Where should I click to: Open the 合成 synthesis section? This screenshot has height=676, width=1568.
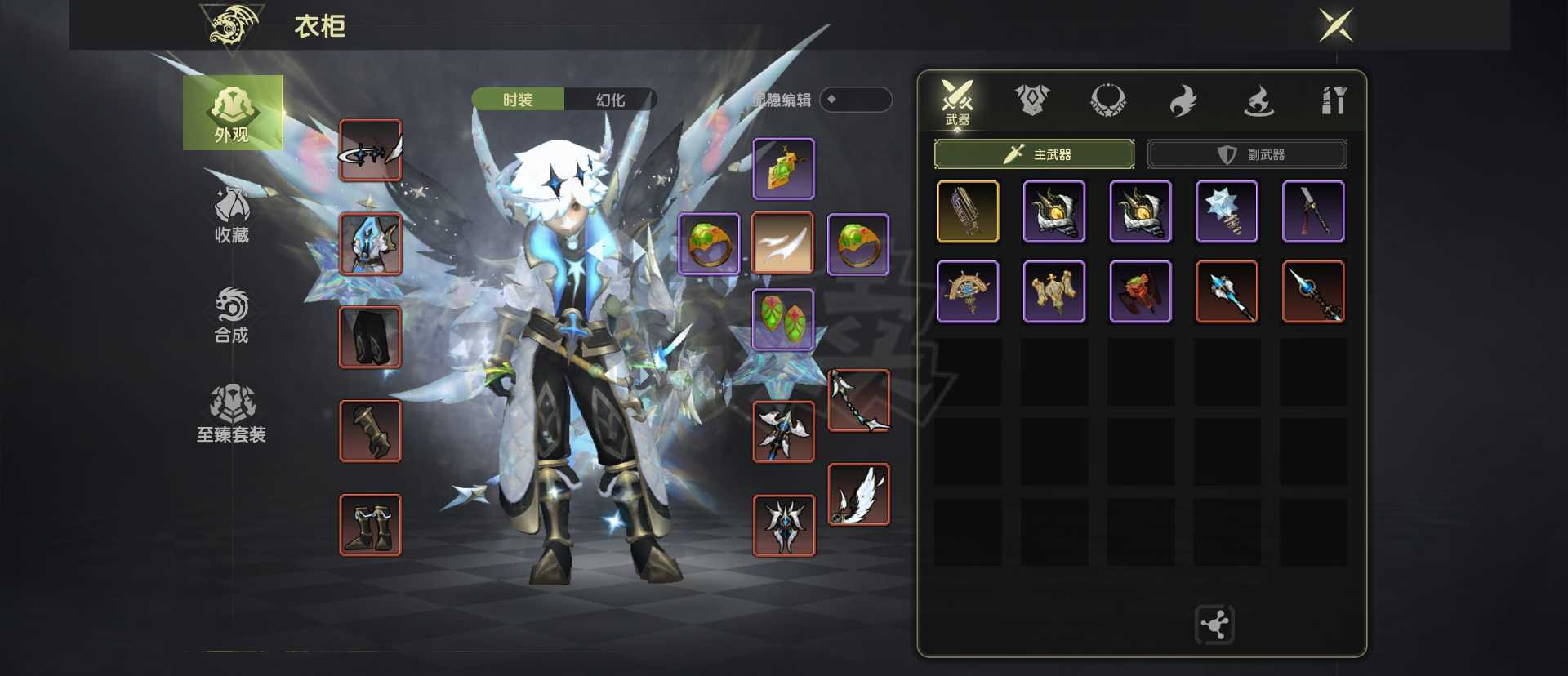pyautogui.click(x=232, y=314)
